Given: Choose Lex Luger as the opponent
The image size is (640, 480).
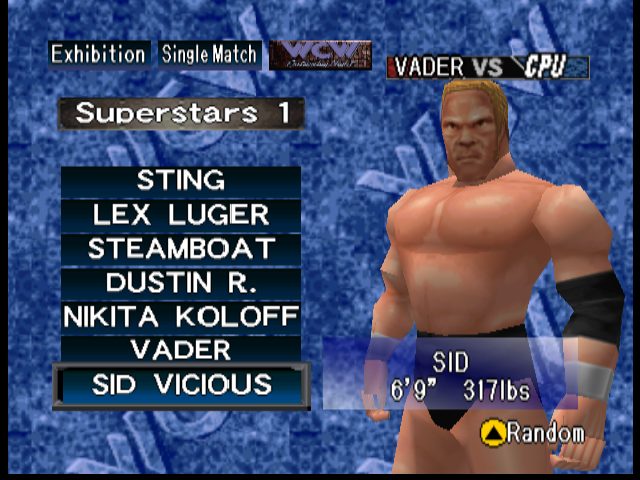Looking at the screenshot, I should (x=181, y=215).
